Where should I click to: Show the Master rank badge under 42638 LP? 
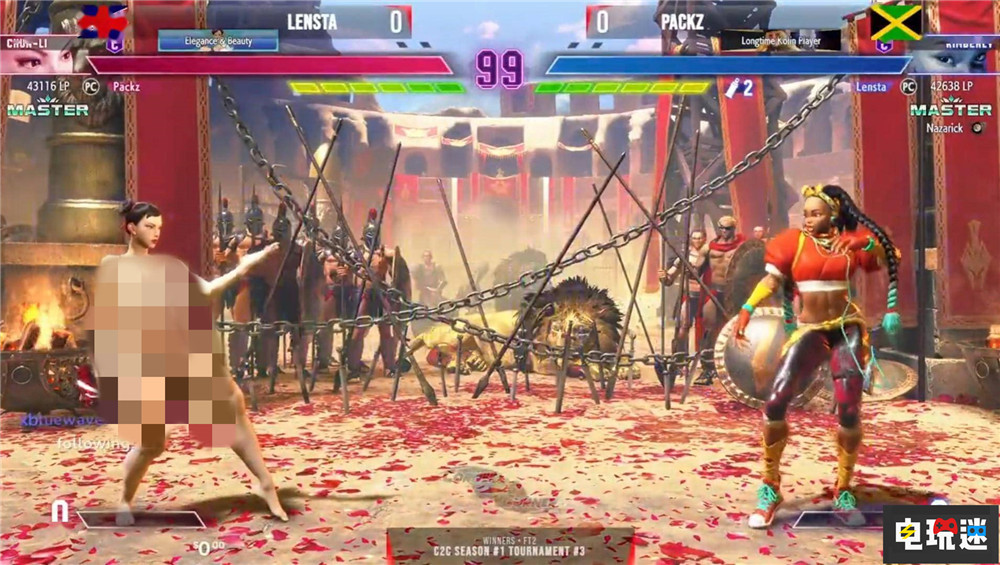tap(951, 109)
